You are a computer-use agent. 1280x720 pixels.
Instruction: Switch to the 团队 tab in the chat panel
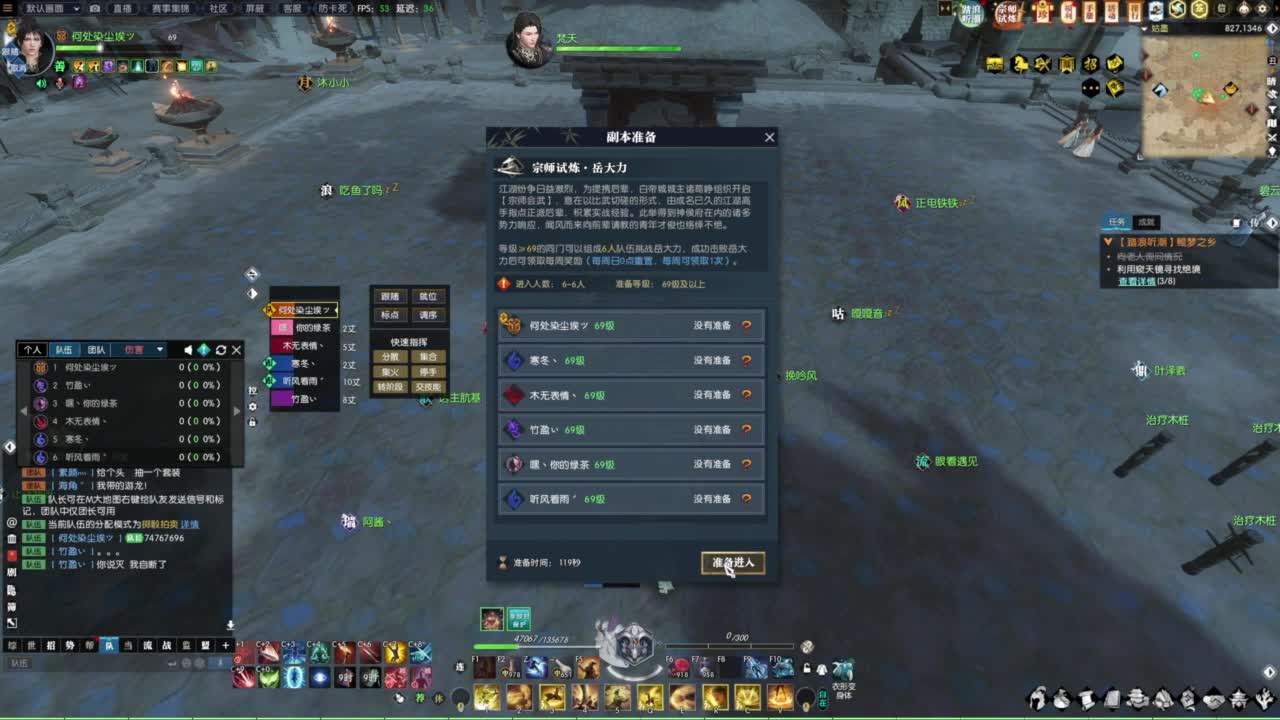coord(96,350)
